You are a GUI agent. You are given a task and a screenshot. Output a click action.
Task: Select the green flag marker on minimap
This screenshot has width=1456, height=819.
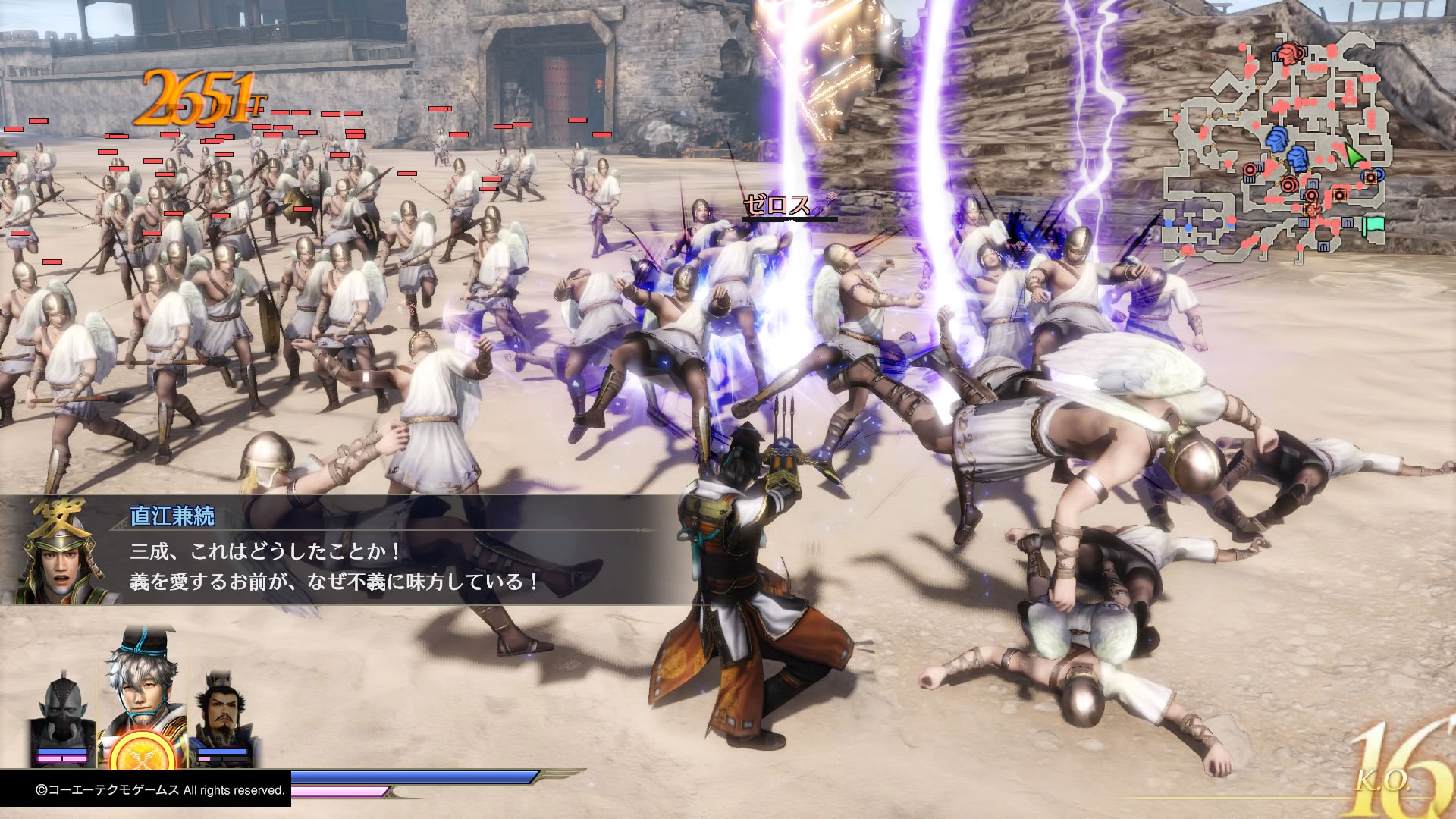pyautogui.click(x=1373, y=225)
